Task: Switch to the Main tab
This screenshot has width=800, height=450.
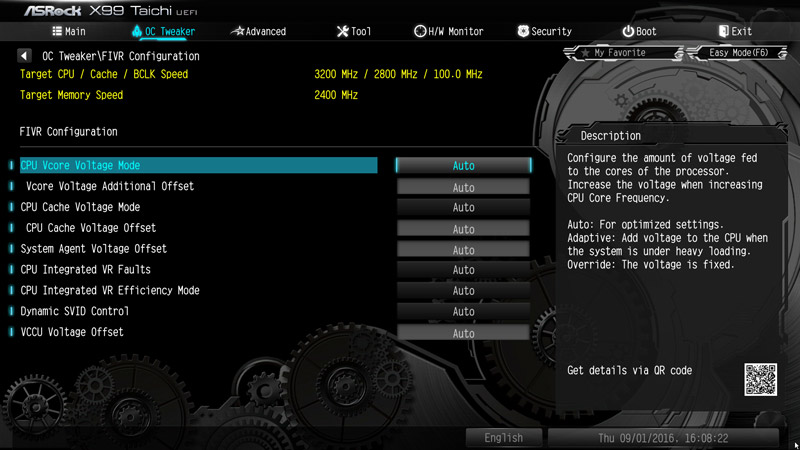Action: pos(67,31)
